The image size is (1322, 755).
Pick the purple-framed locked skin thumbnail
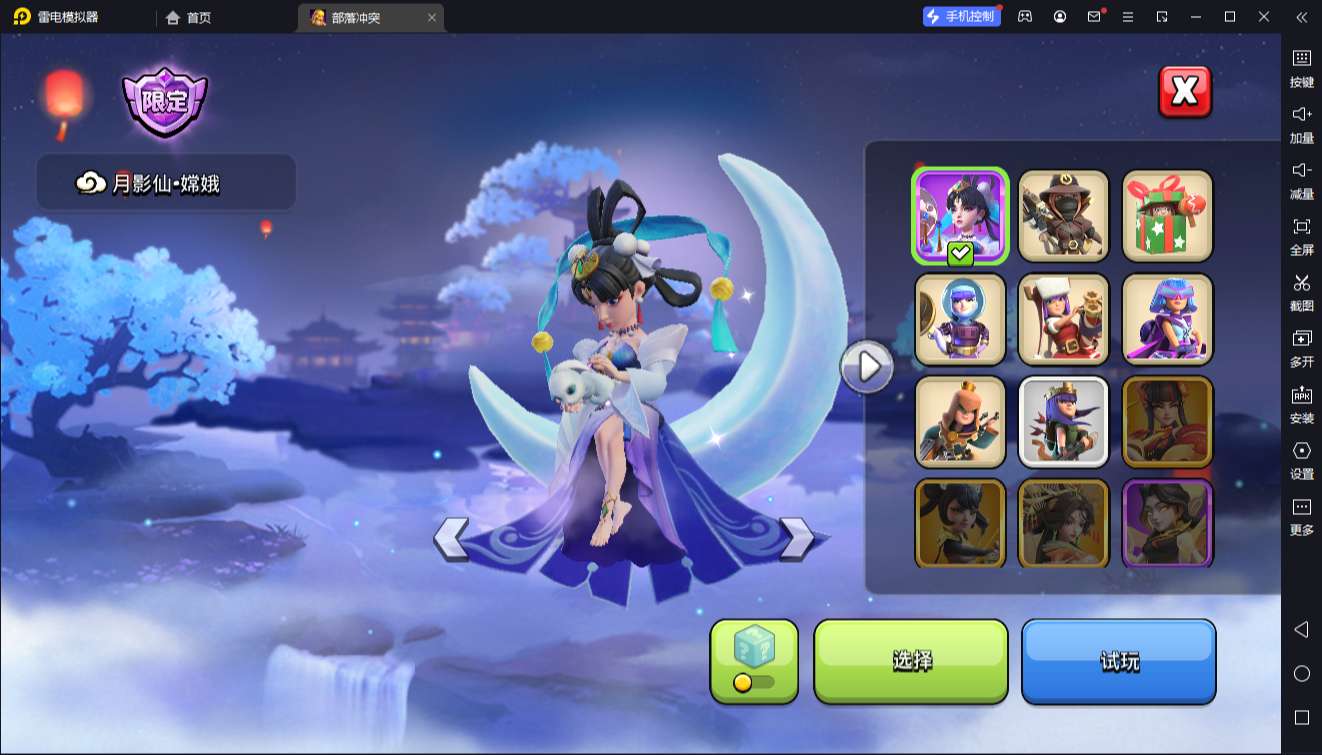1167,524
